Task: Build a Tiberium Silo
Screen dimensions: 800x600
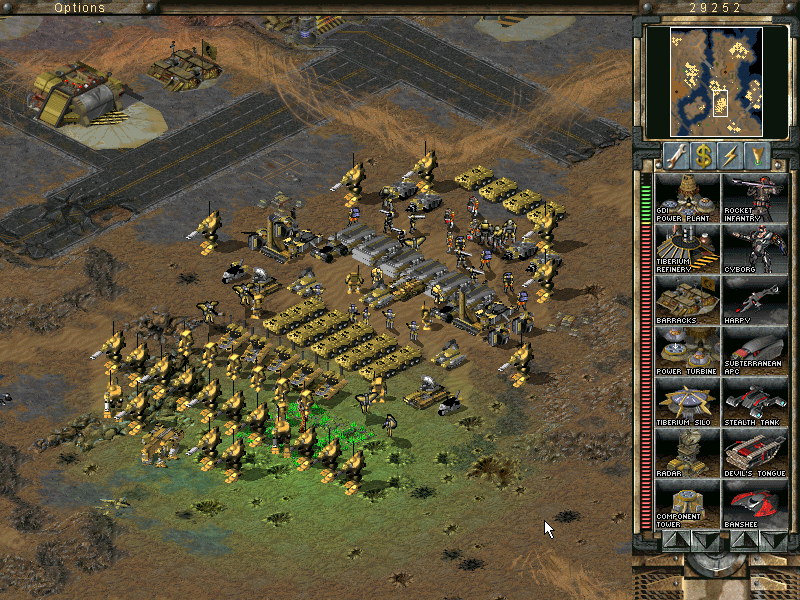Action: click(688, 401)
